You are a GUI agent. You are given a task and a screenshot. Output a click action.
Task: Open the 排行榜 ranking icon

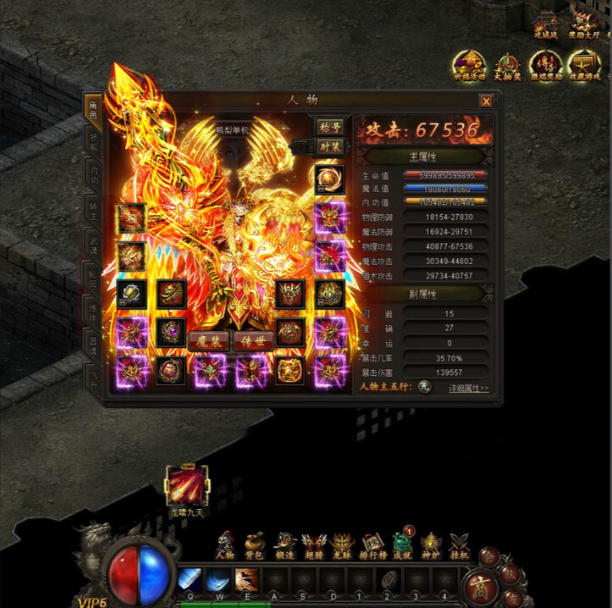(x=373, y=545)
